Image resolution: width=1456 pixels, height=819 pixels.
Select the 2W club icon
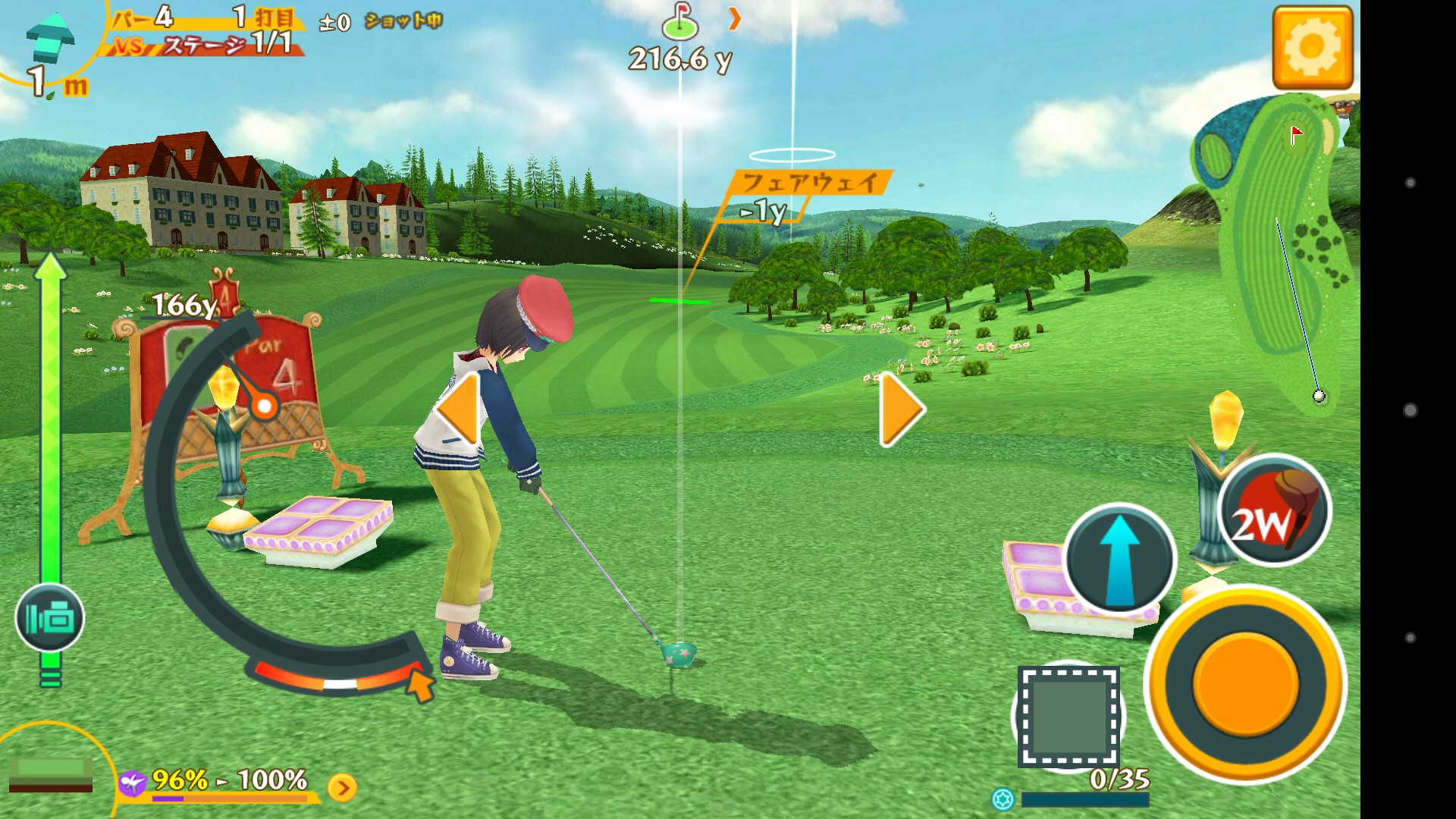point(1274,510)
